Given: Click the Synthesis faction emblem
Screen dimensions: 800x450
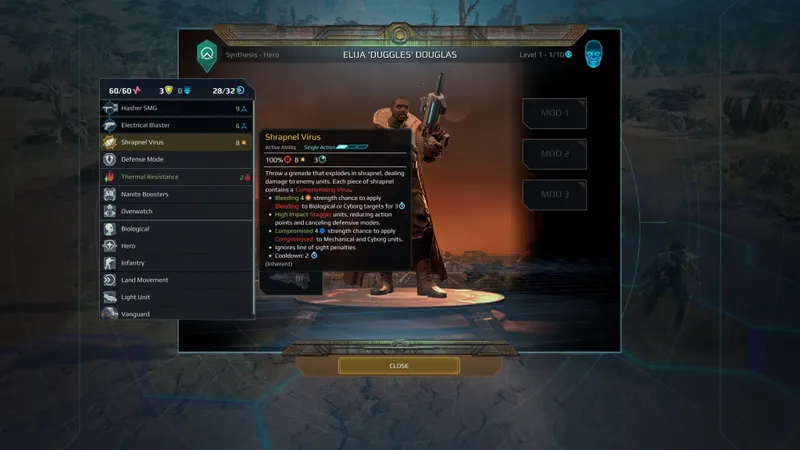Looking at the screenshot, I should click(207, 54).
